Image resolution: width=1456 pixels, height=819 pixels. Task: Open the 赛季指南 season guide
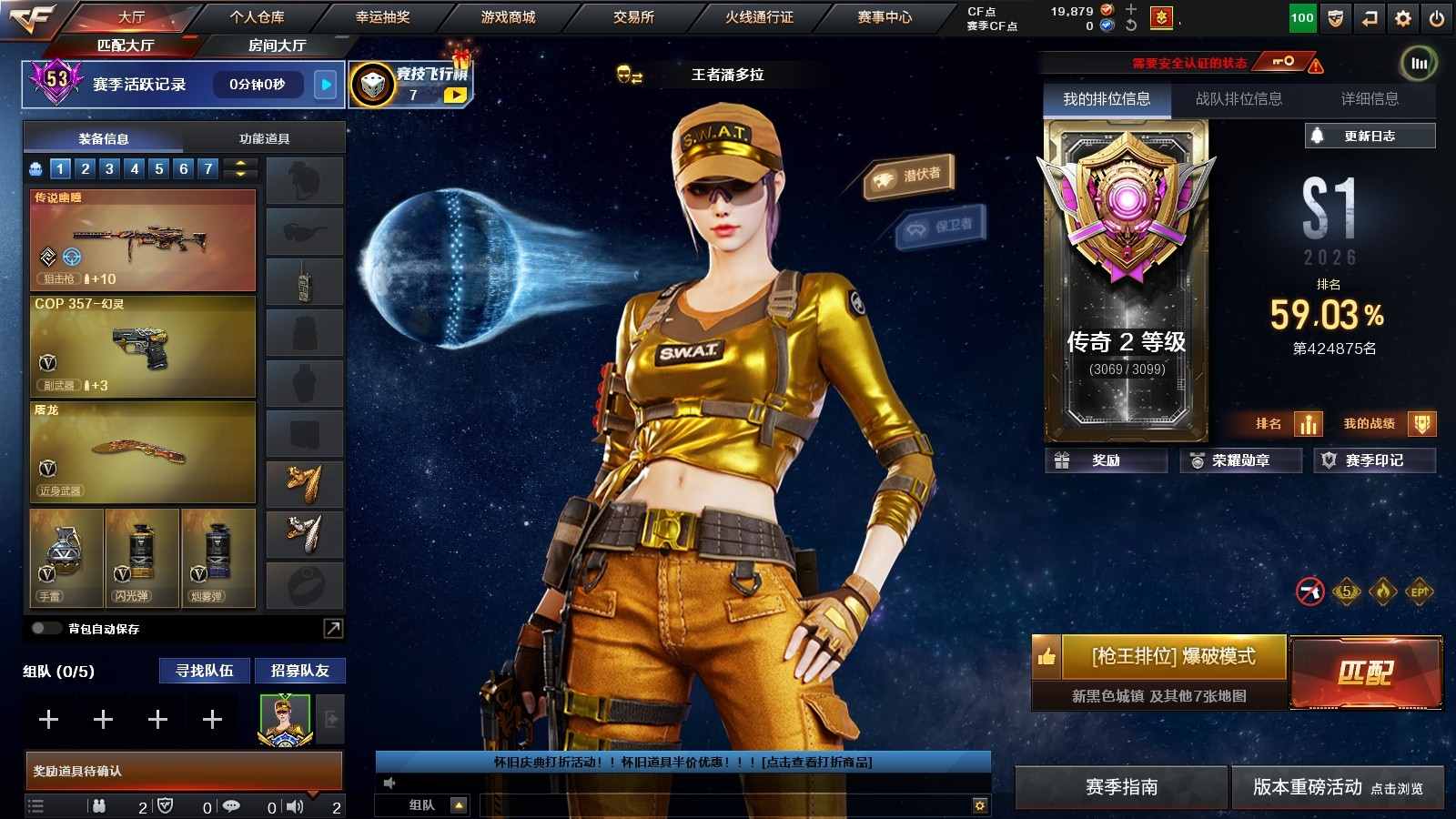tap(1121, 787)
